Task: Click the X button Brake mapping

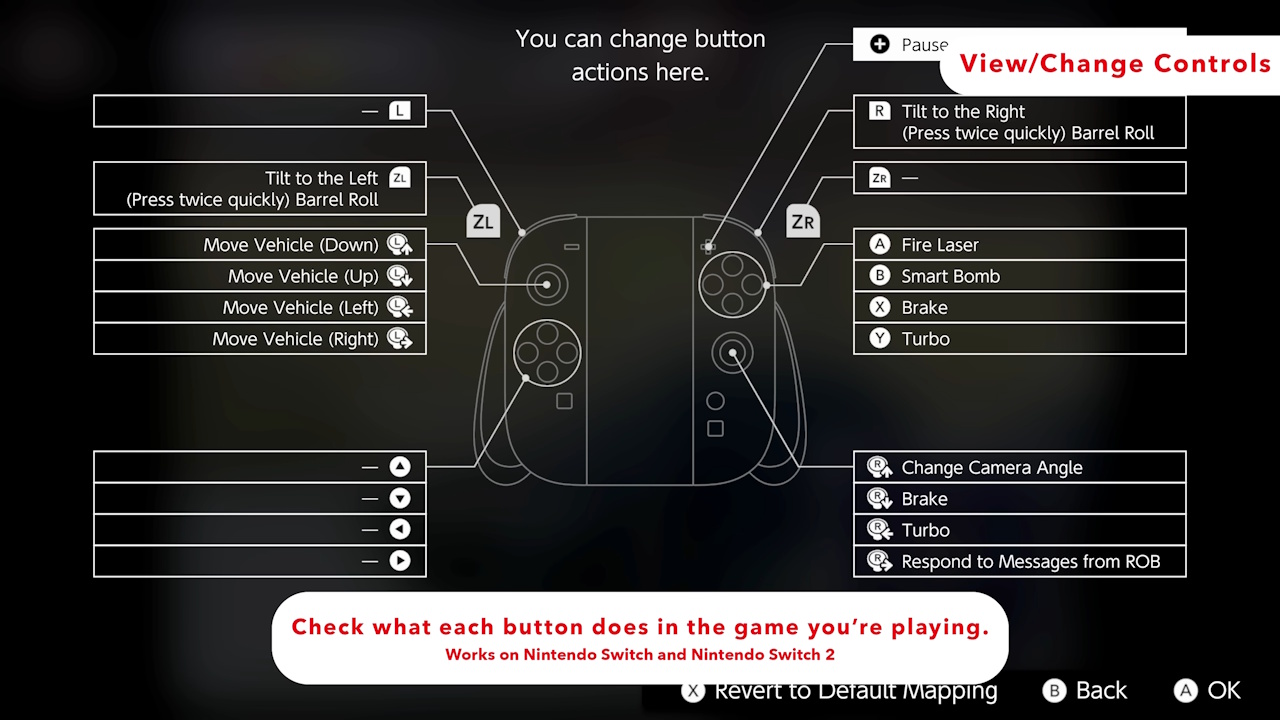Action: 1019,307
